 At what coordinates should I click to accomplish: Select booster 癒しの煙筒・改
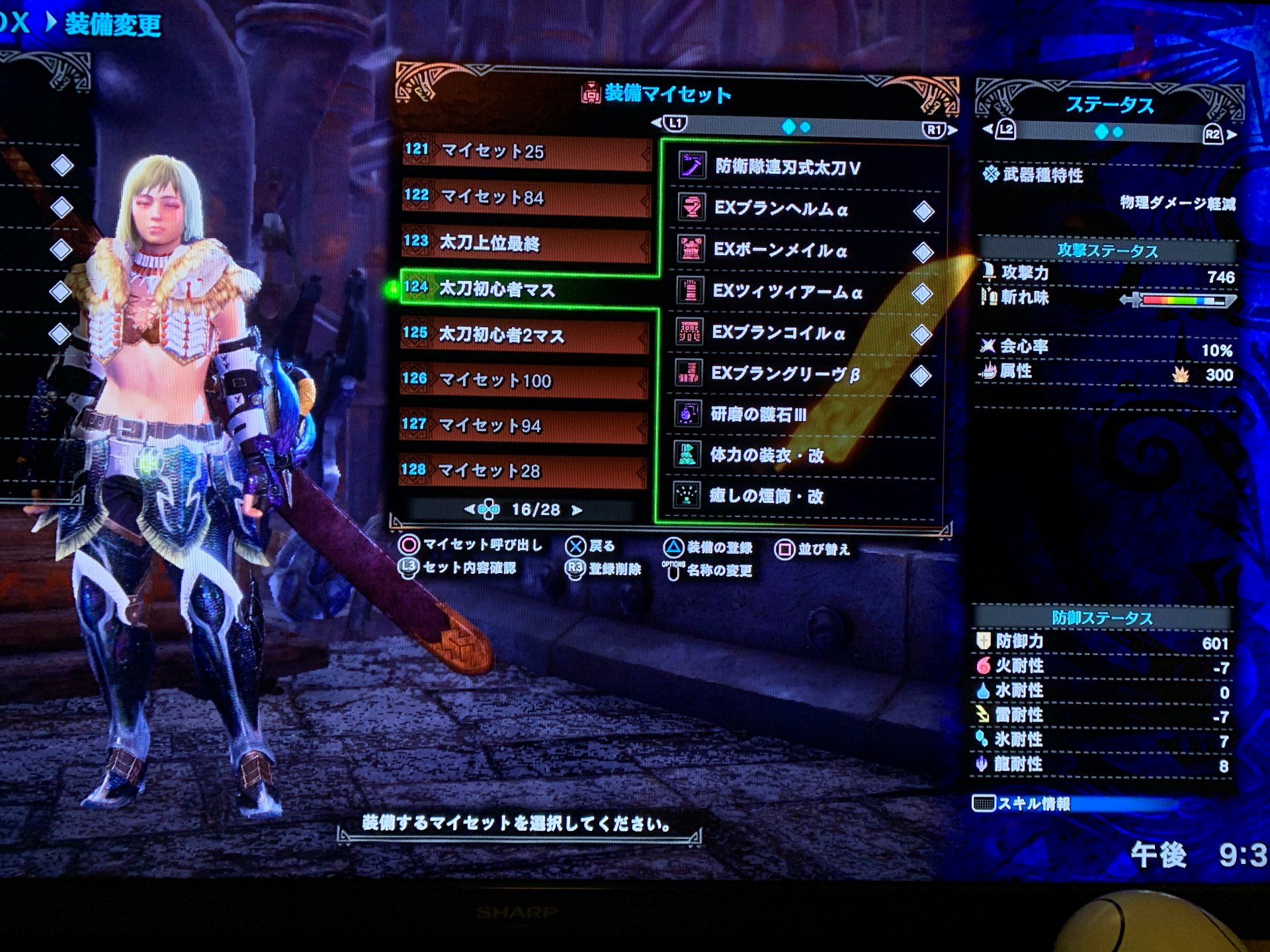766,496
